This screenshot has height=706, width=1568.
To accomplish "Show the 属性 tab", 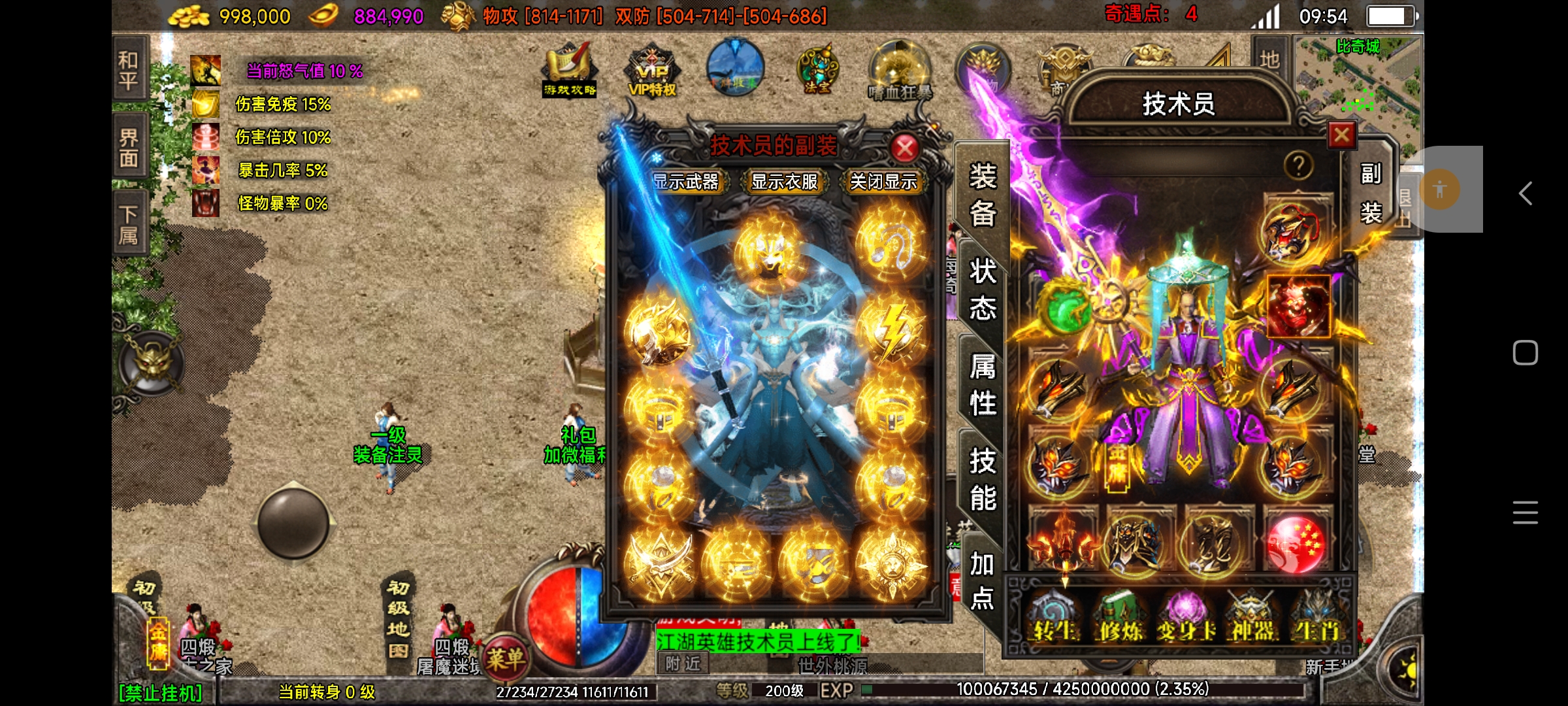I will (x=982, y=384).
